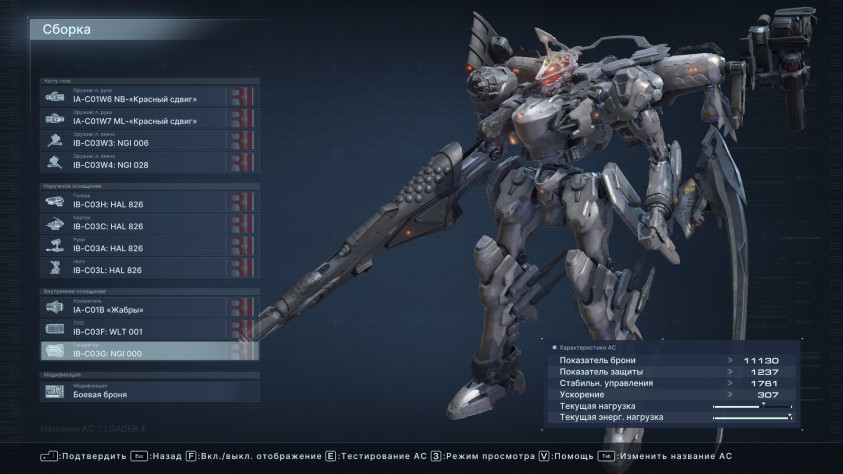Open the «Боевая броня» modification slot

click(x=150, y=391)
